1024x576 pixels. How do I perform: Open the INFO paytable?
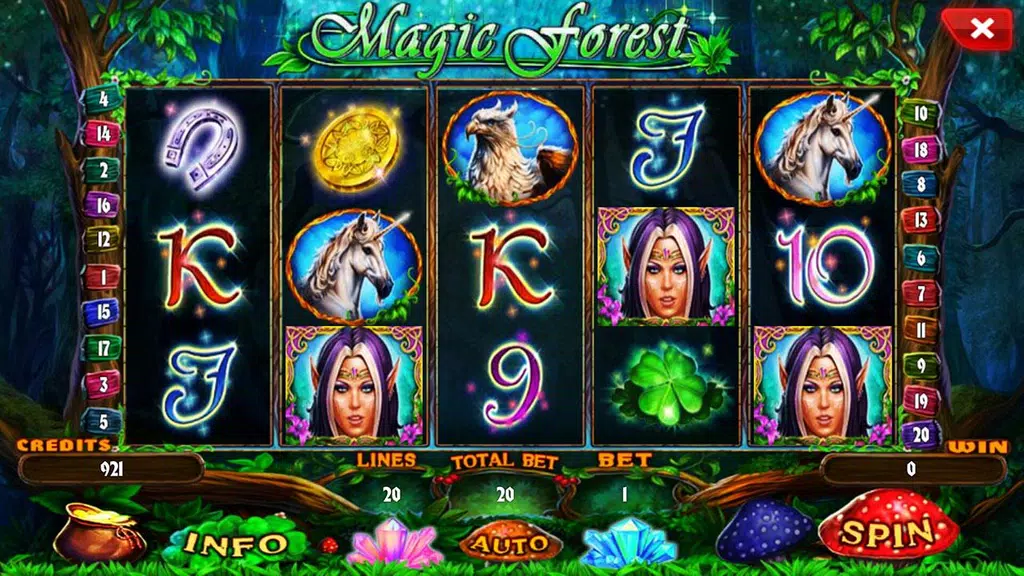237,542
